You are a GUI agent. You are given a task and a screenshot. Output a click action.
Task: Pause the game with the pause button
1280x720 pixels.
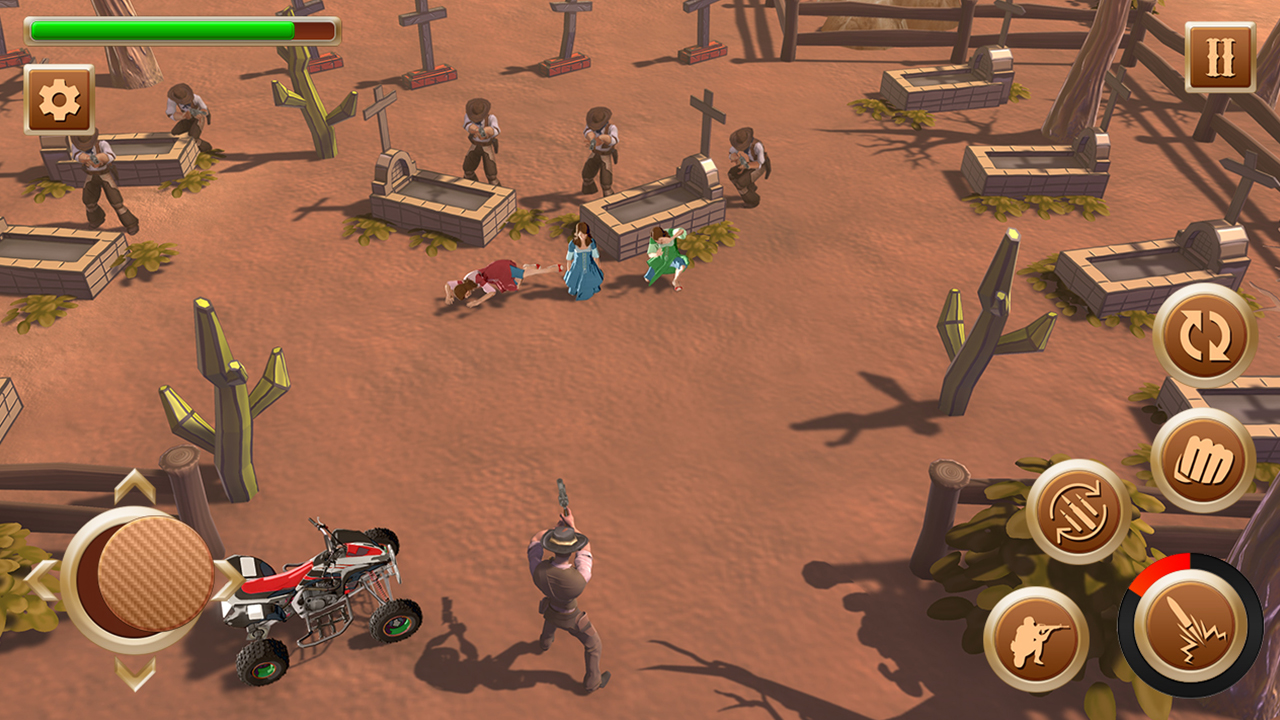pos(1220,58)
